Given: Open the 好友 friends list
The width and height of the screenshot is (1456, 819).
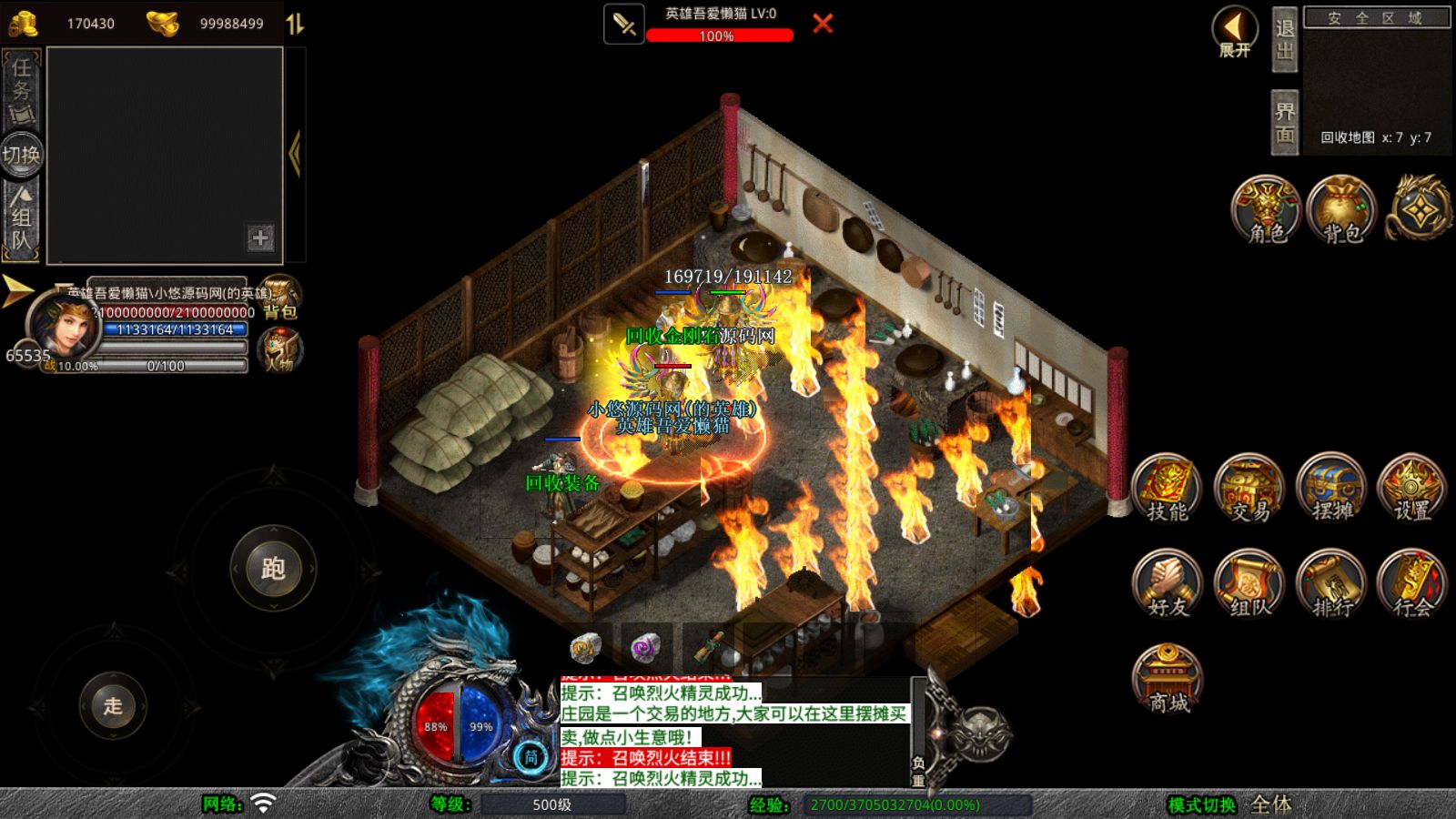Looking at the screenshot, I should [x=1167, y=584].
